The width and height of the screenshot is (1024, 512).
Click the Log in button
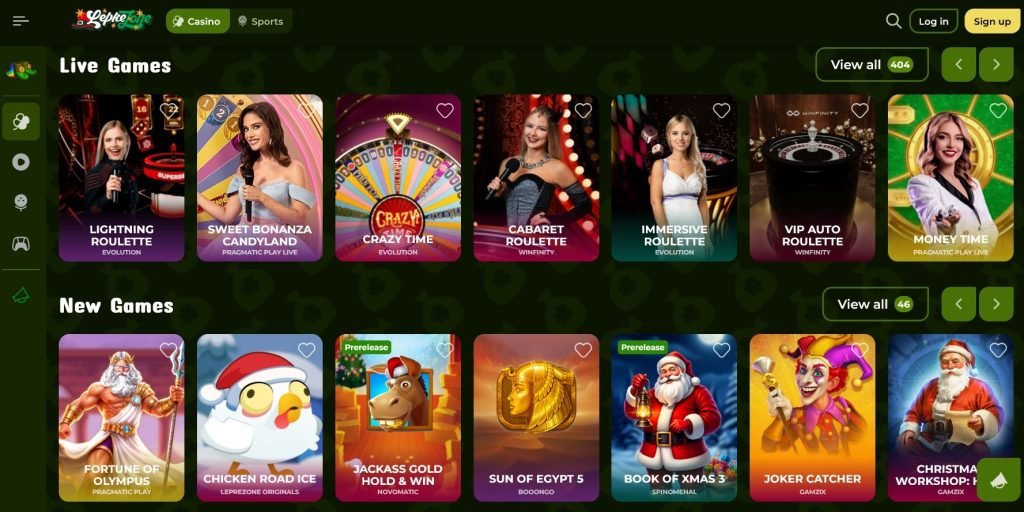(933, 21)
